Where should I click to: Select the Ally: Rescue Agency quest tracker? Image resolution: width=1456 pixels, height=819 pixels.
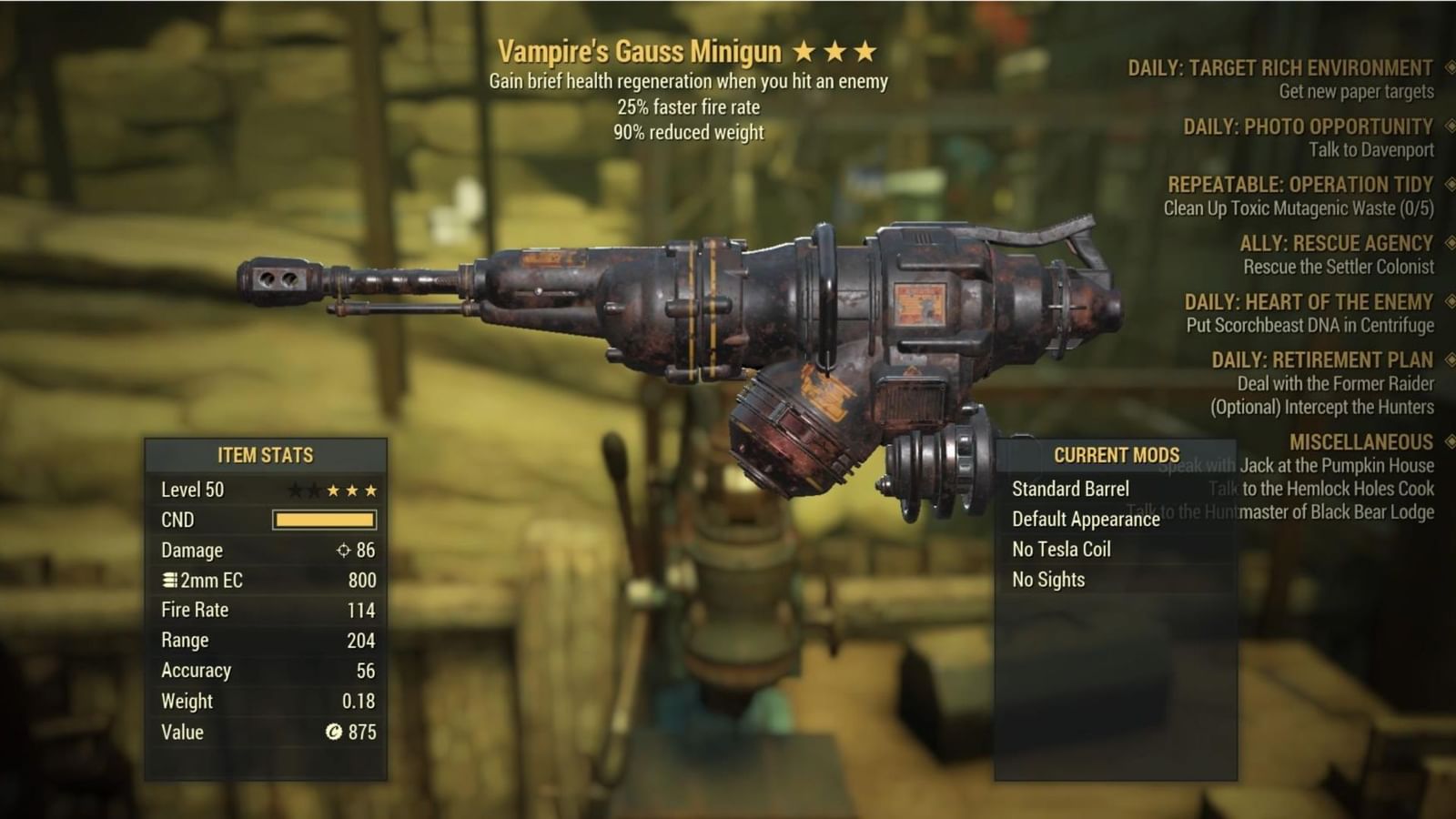coord(1335,243)
